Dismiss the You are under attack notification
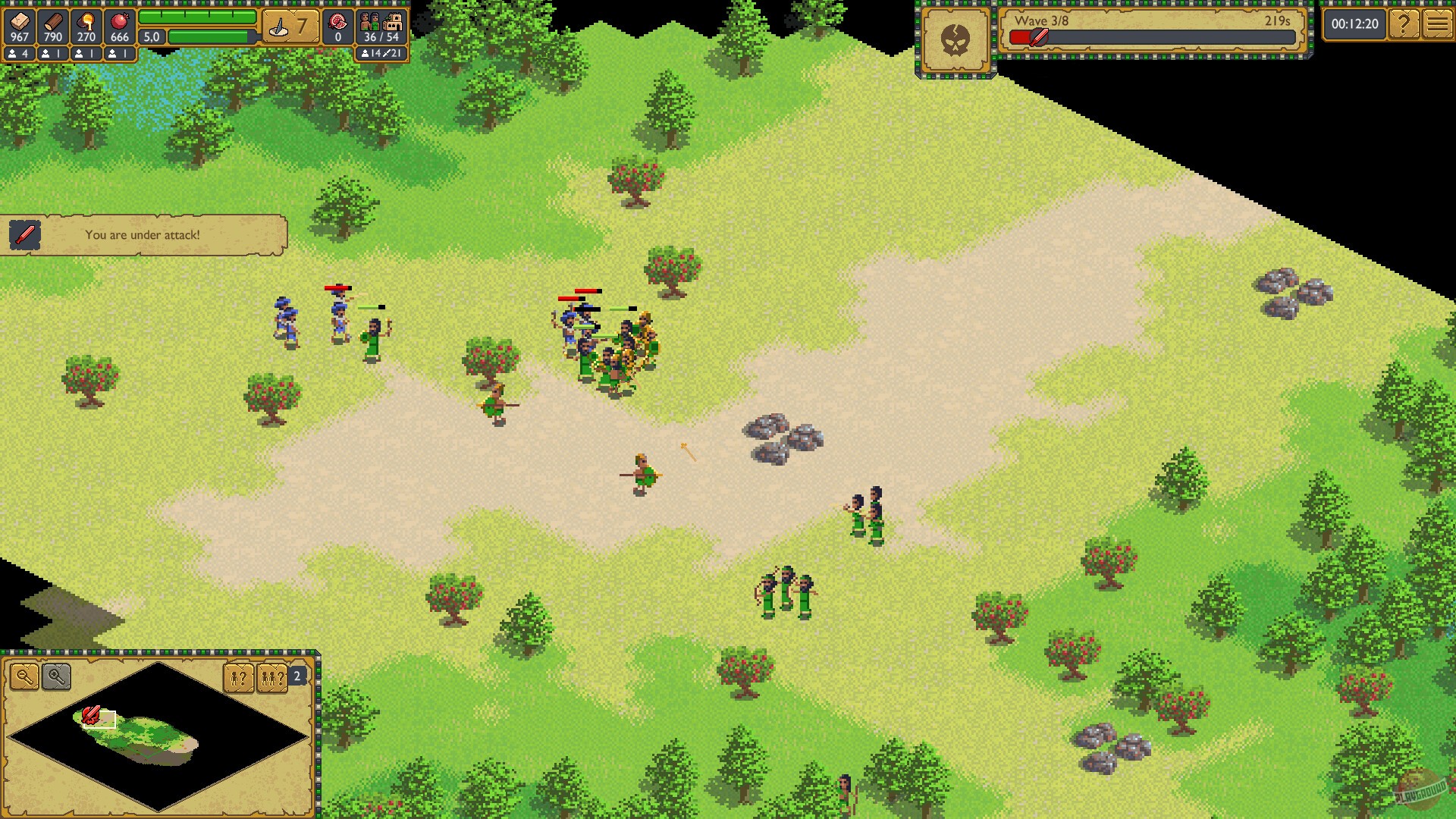This screenshot has width=1456, height=819. 144,235
